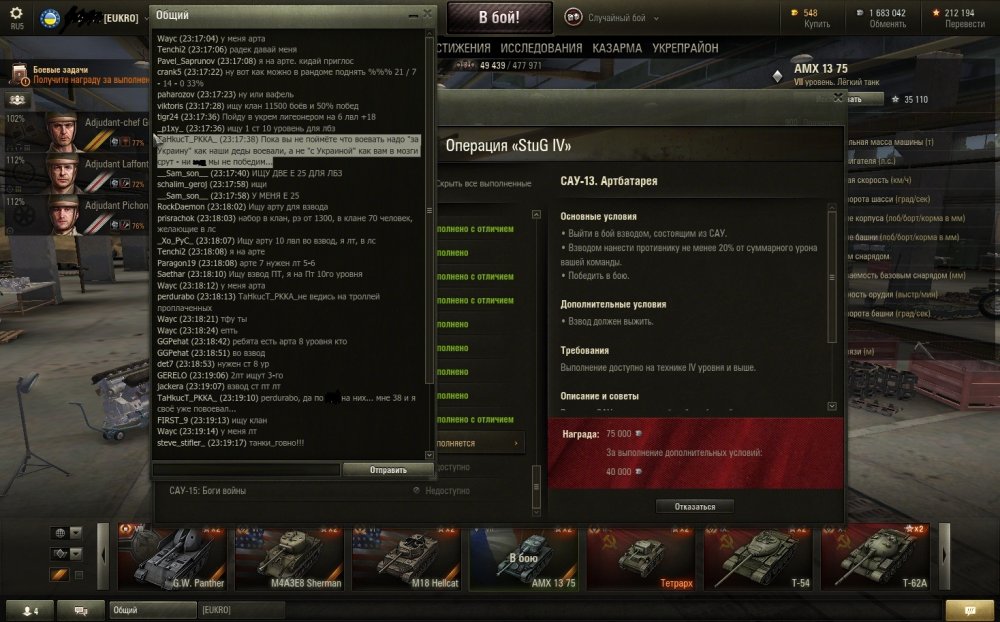Convert experience with the "Перевести" button
The height and width of the screenshot is (622, 1000).
click(965, 24)
